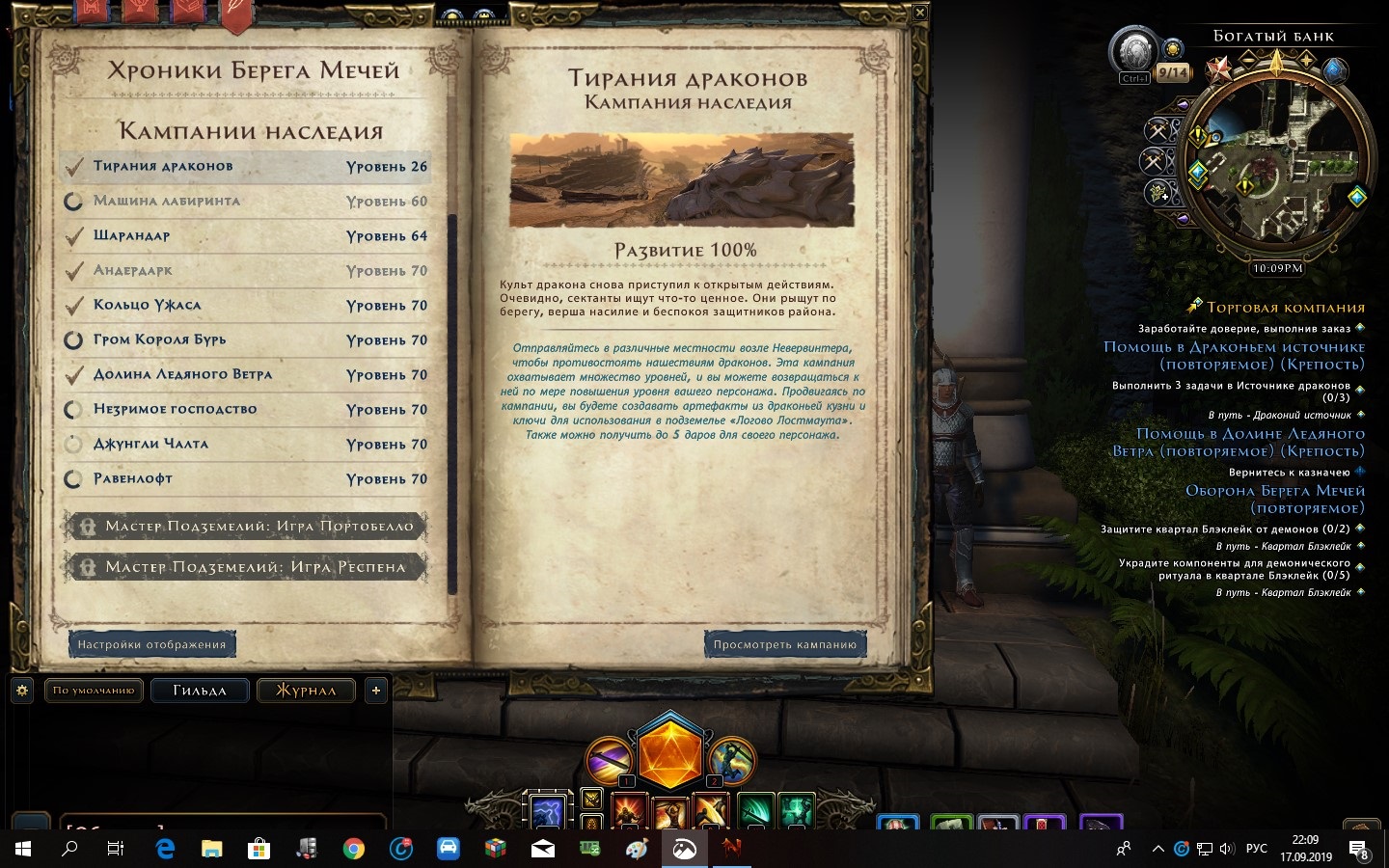Screen dimensions: 1389x868
Task: Open the settings gear near По умолчанию tab
Action: pos(20,690)
